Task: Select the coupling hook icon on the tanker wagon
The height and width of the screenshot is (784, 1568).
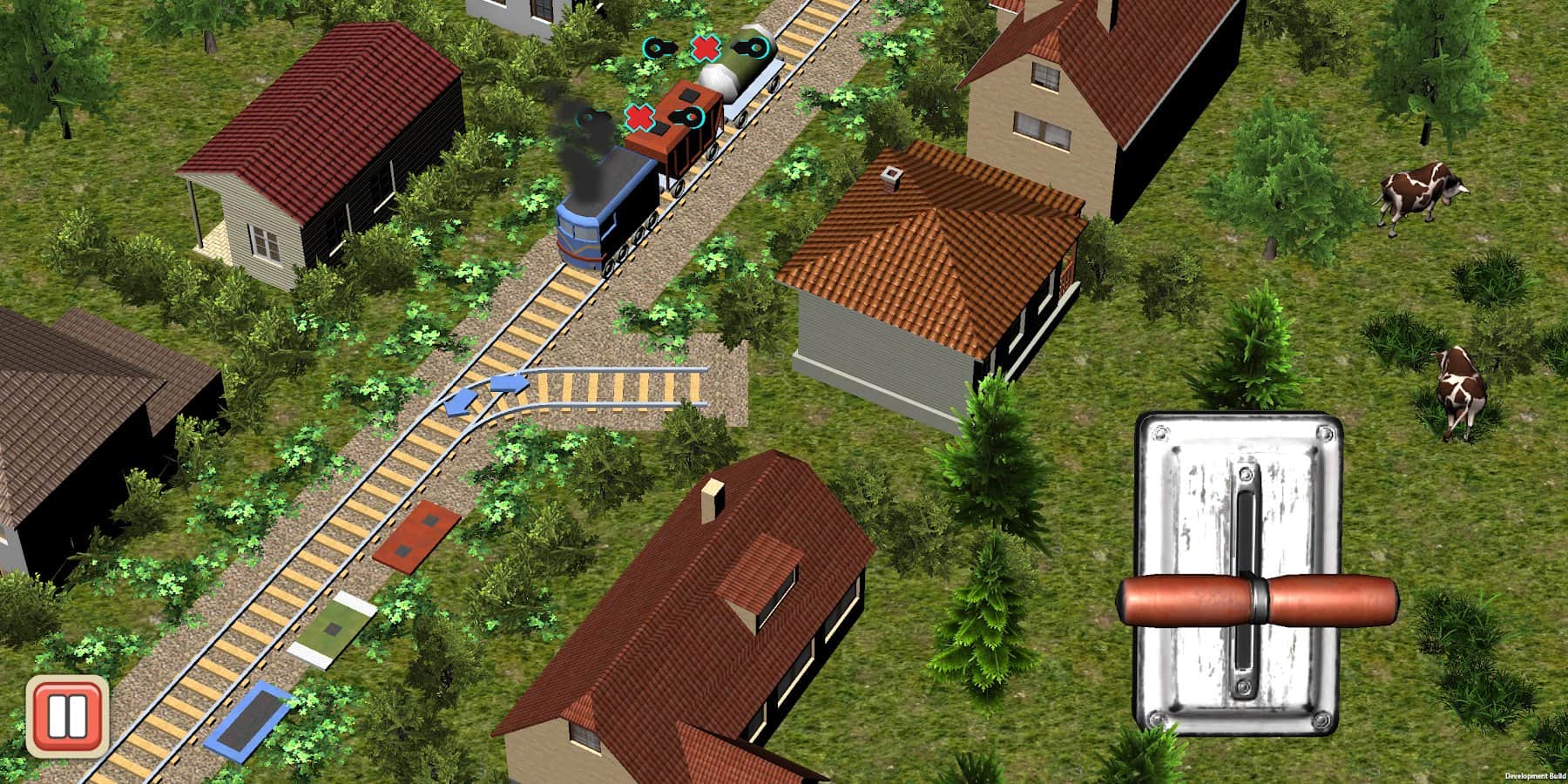Action: pyautogui.click(x=751, y=48)
